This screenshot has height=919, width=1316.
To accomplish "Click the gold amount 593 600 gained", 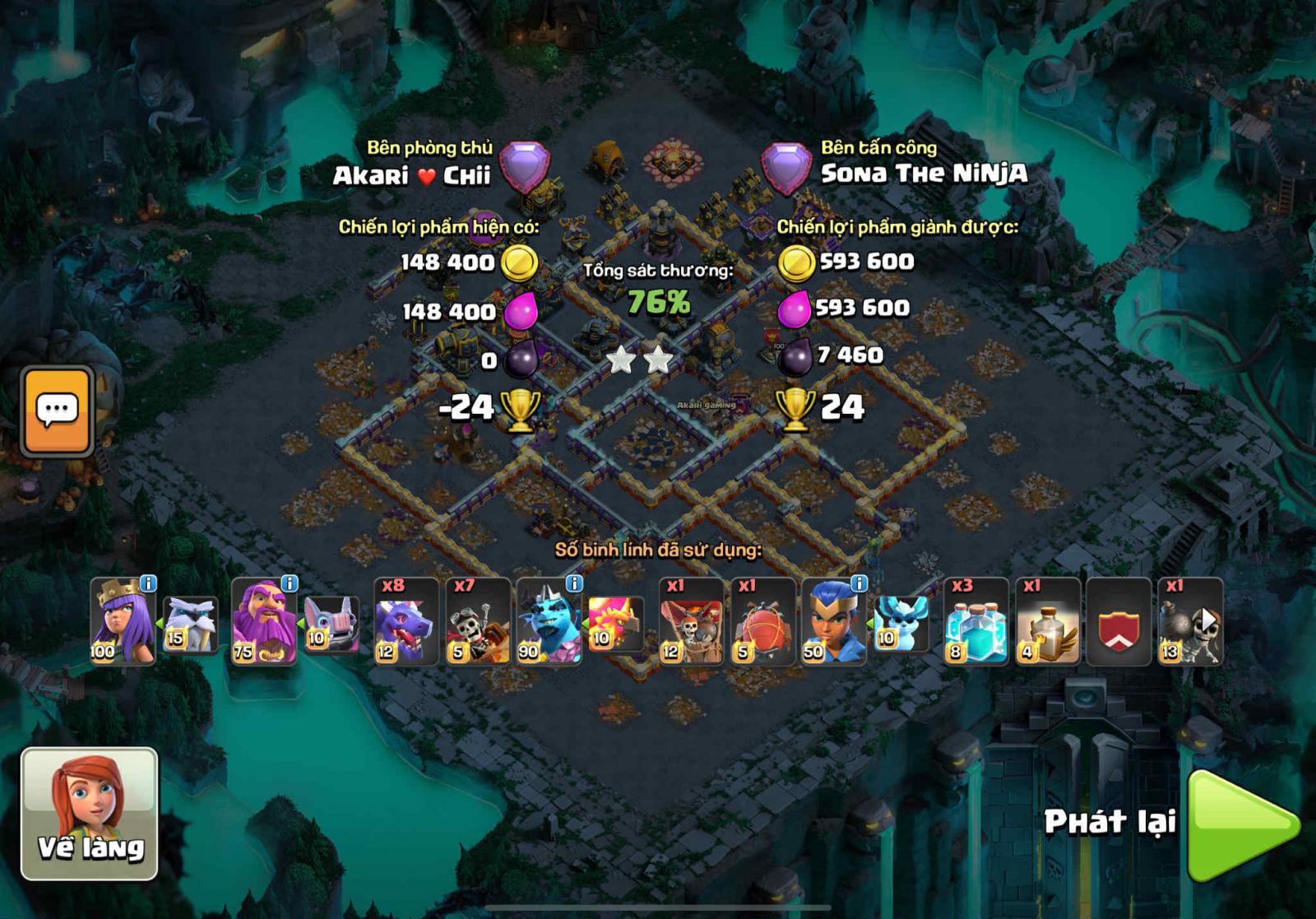I will pos(864,260).
